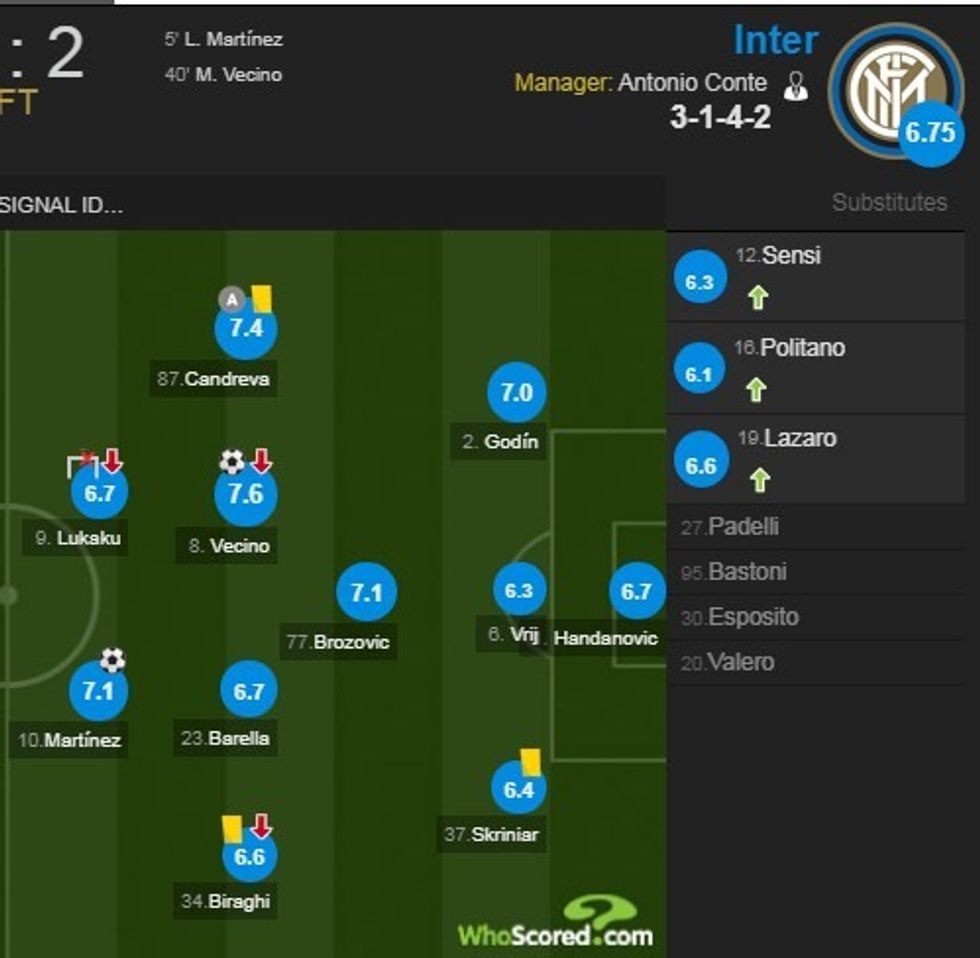Select substitute Sensi in the list
980x958 pixels.
(790, 256)
